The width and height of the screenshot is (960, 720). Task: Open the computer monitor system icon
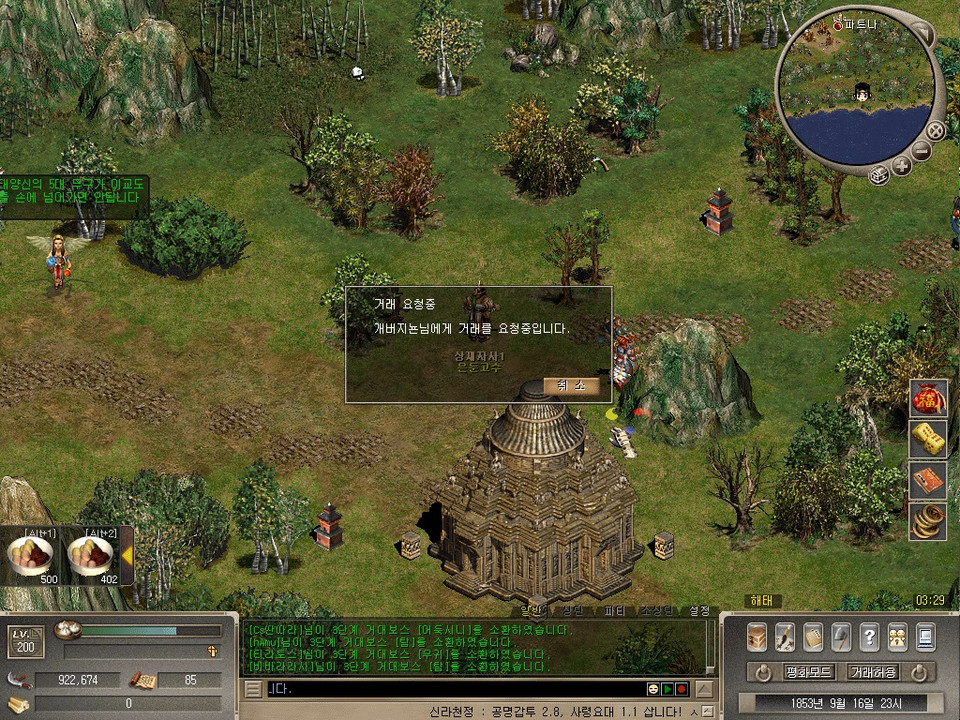925,637
